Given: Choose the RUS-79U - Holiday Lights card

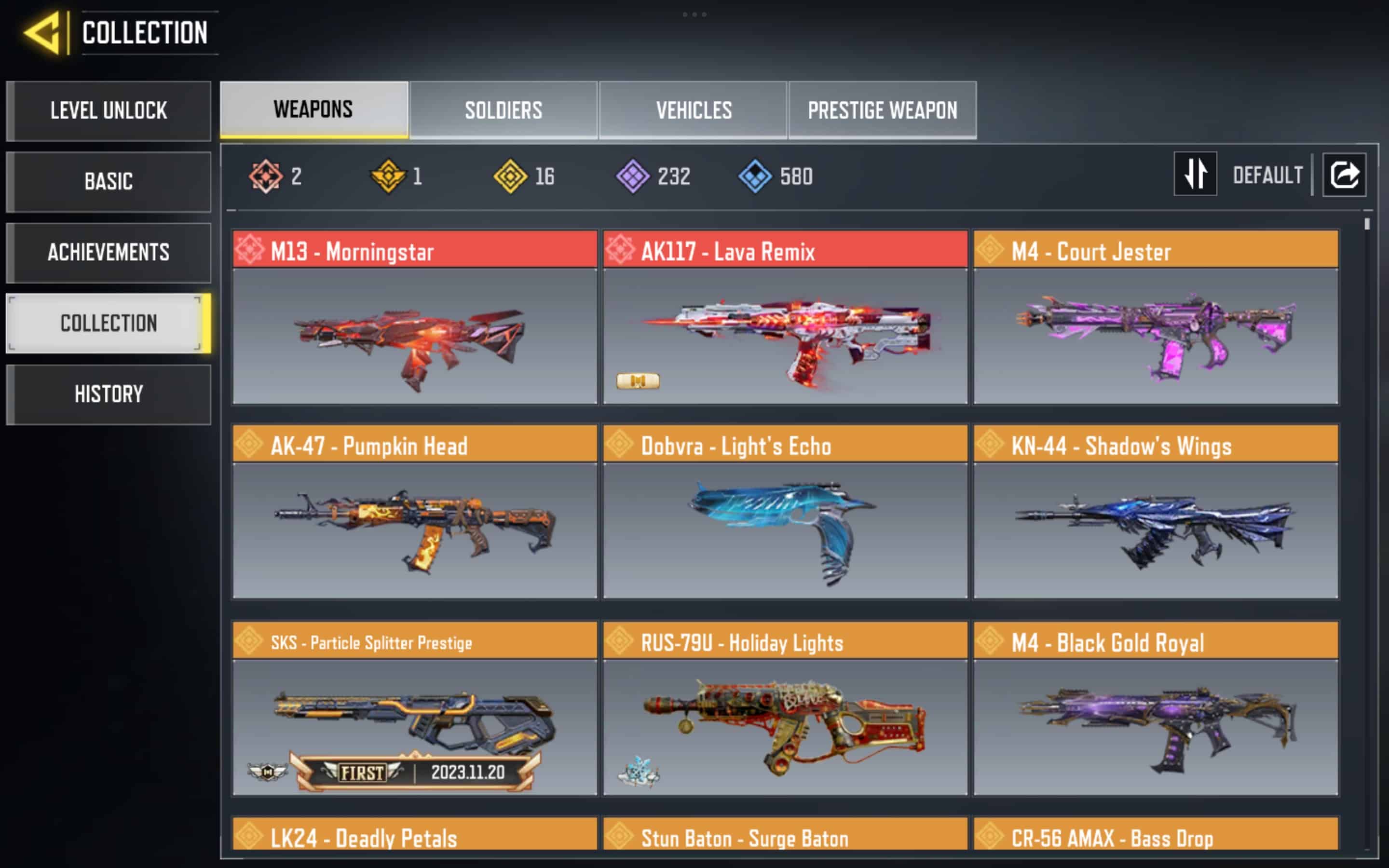Looking at the screenshot, I should (785, 708).
